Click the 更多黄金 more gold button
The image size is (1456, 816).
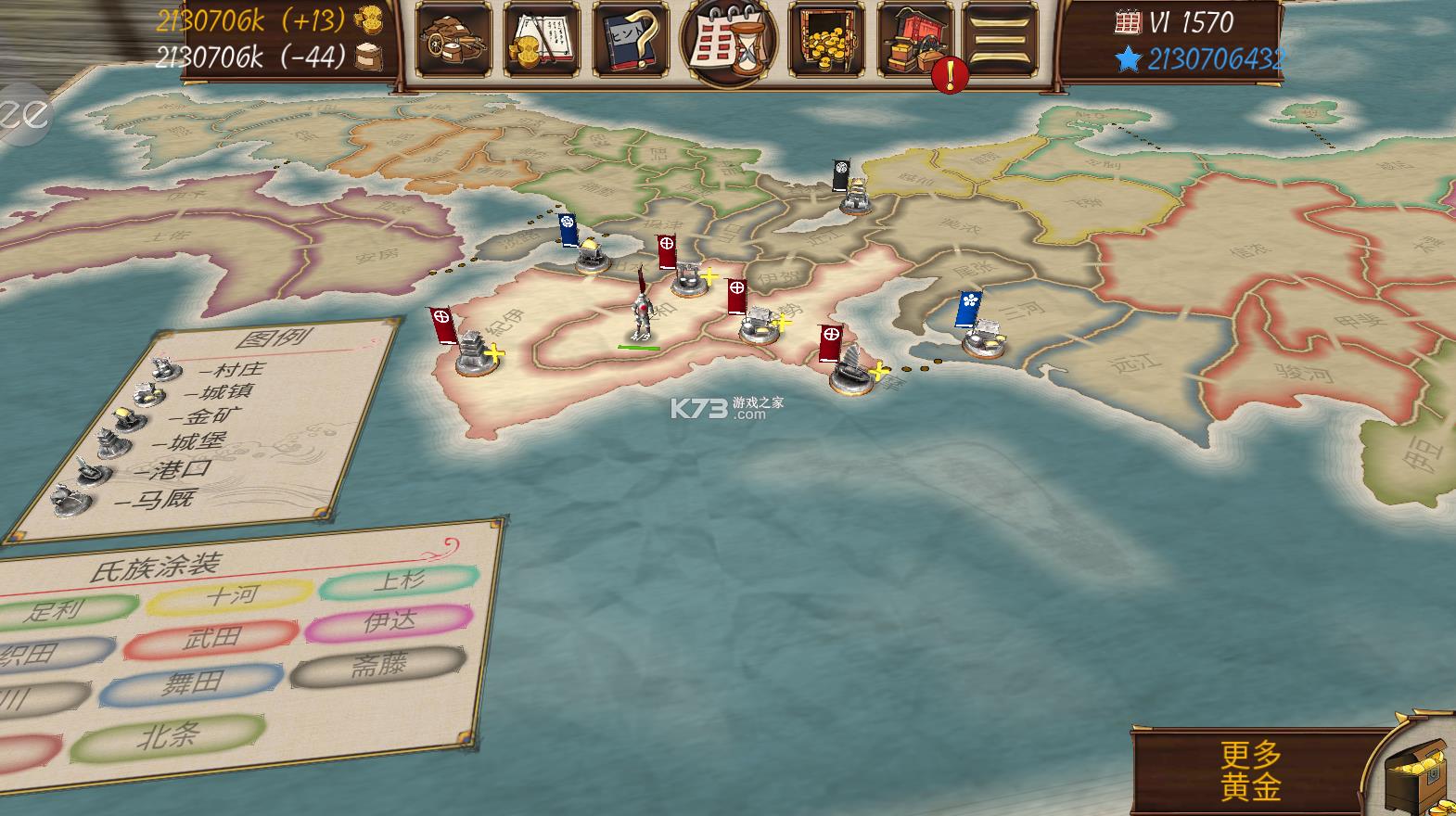(x=1251, y=771)
